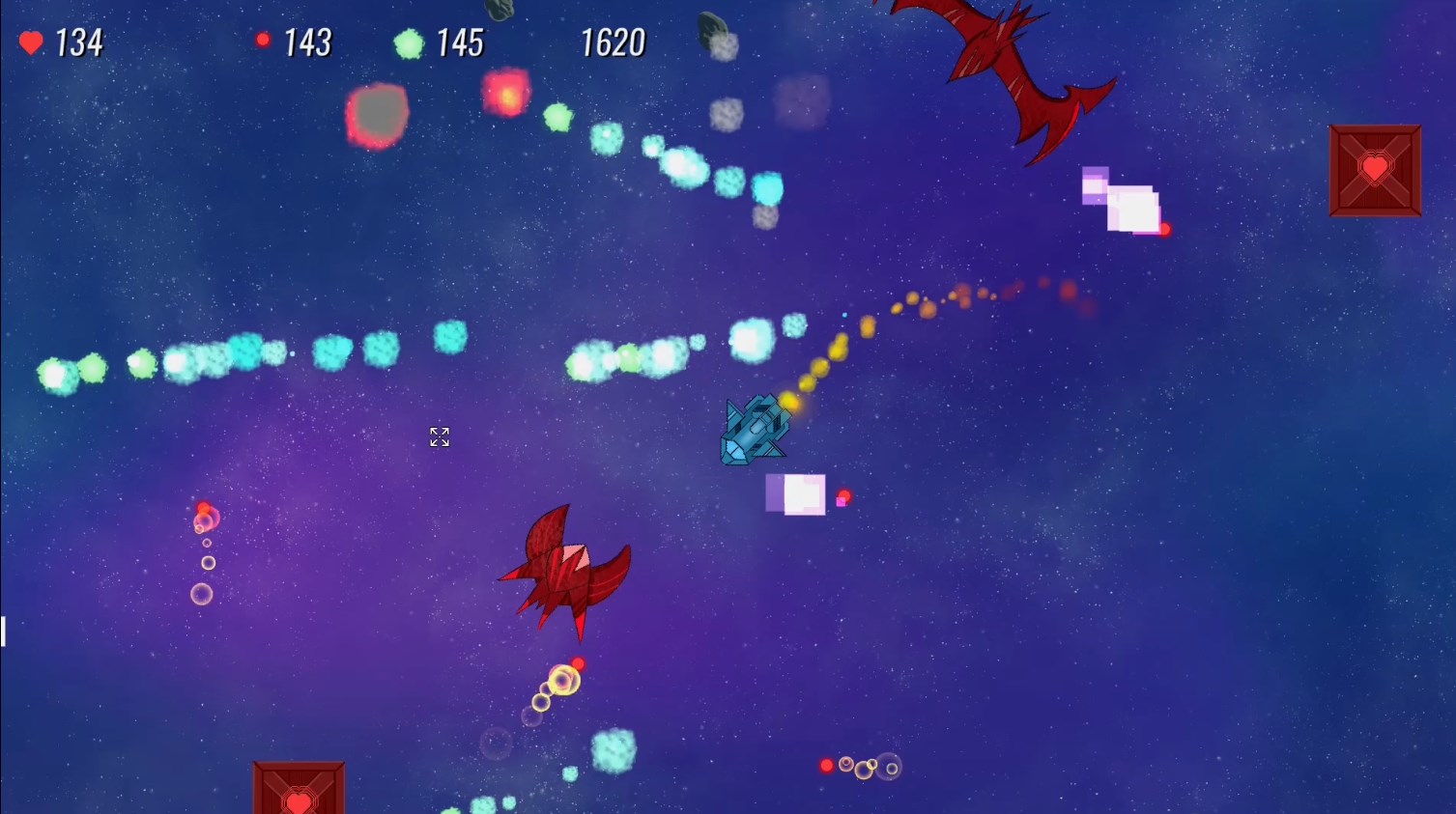The height and width of the screenshot is (814, 1456).
Task: Click the red ammo dot icon in HUD
Action: pos(263,40)
